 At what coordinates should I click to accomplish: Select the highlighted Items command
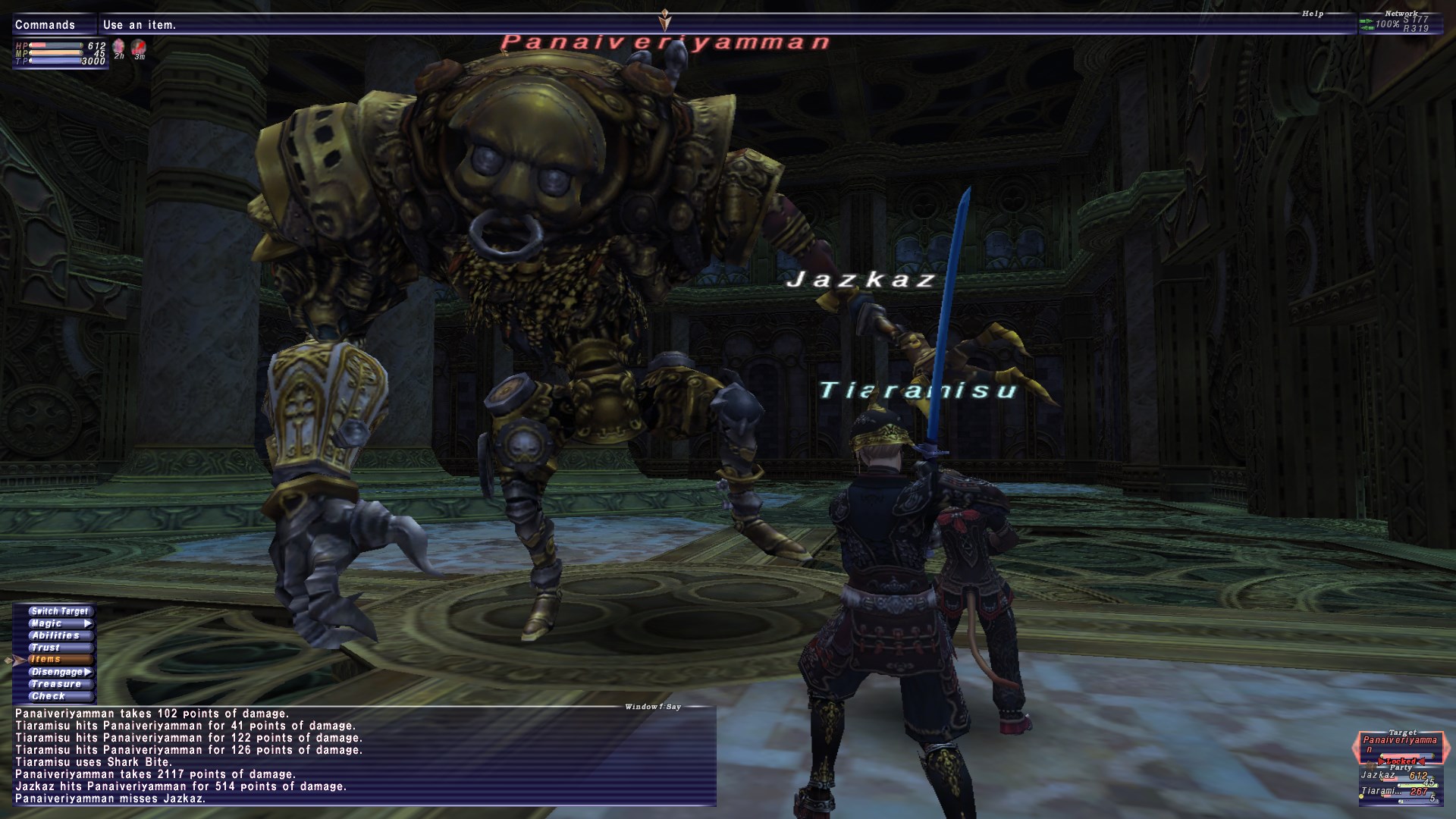point(47,660)
